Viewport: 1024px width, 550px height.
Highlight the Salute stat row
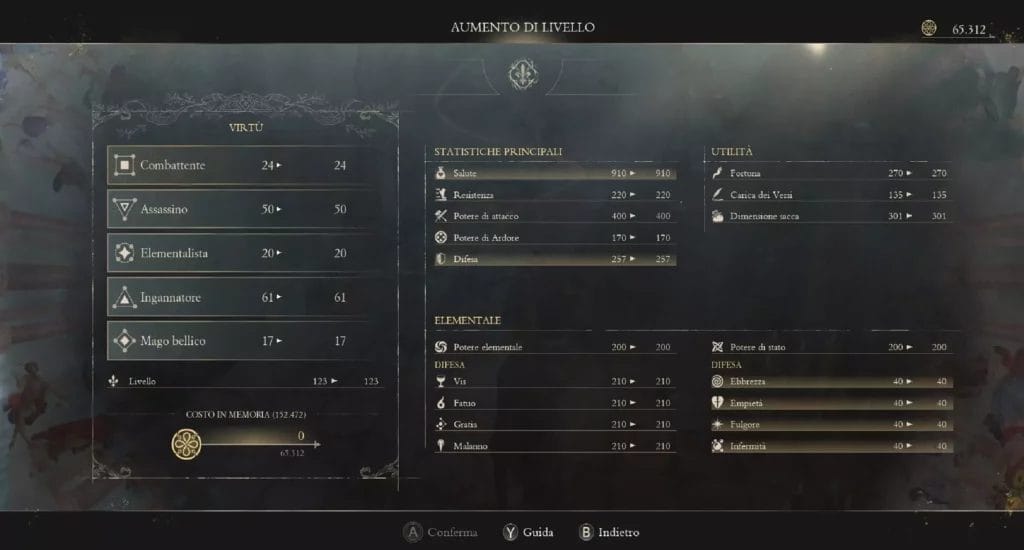(x=553, y=173)
